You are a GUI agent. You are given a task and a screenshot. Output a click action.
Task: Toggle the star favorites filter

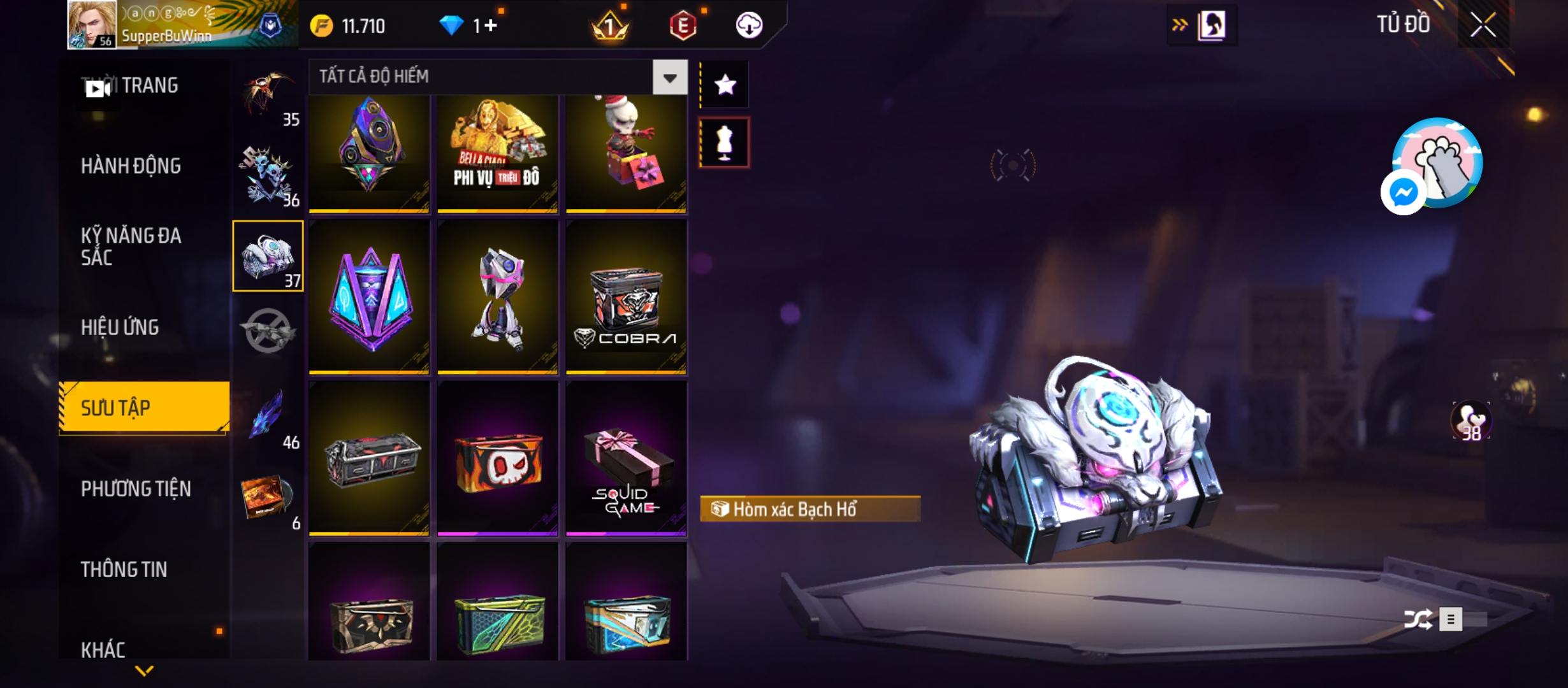coord(725,85)
